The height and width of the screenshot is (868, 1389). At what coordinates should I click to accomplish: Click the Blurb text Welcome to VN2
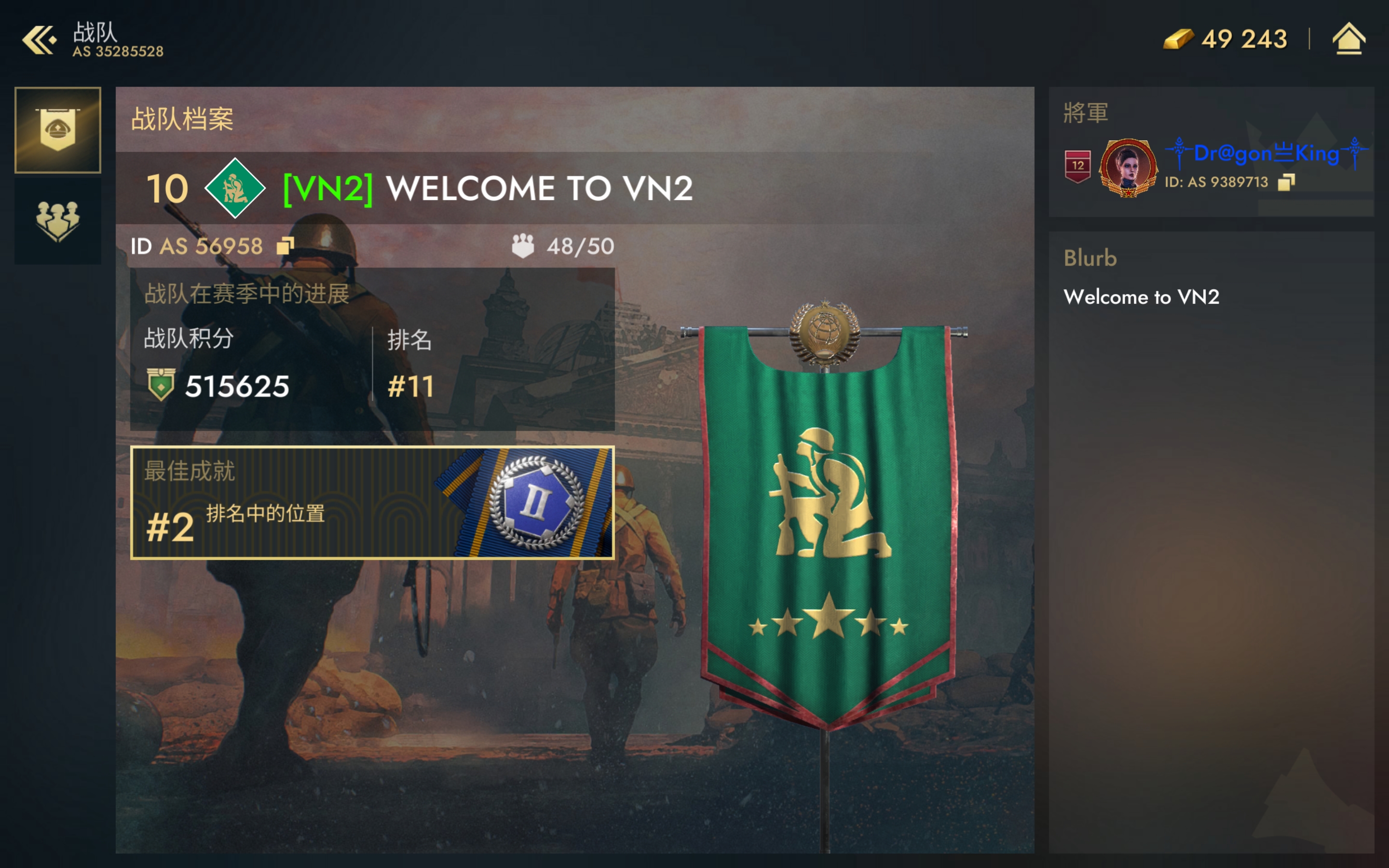pyautogui.click(x=1142, y=298)
